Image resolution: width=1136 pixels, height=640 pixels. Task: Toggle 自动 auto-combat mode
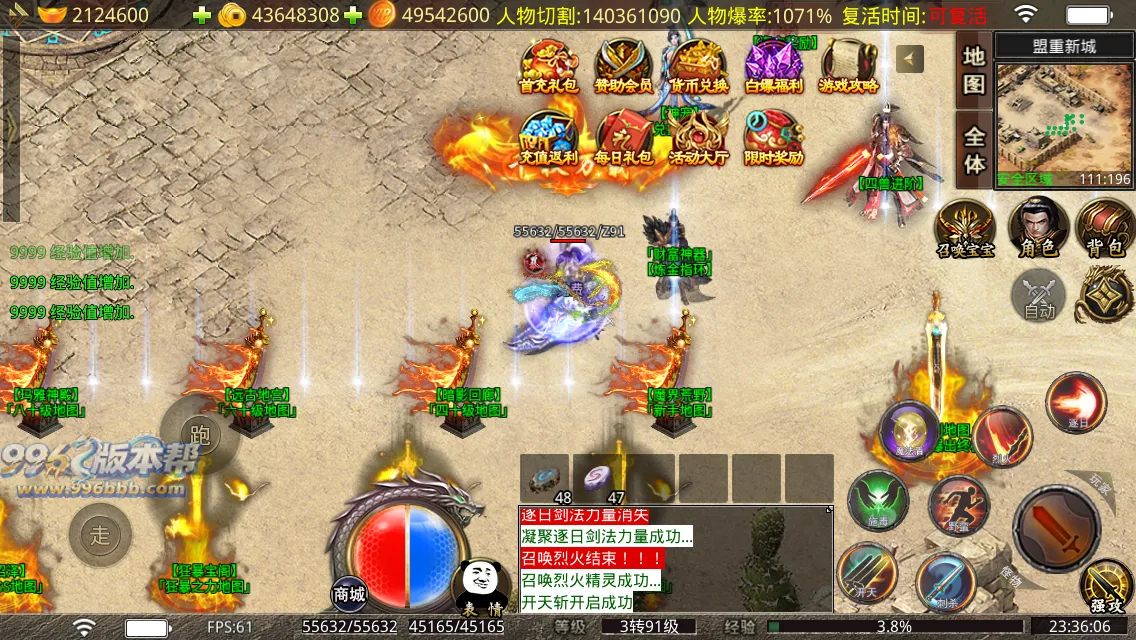click(1039, 297)
